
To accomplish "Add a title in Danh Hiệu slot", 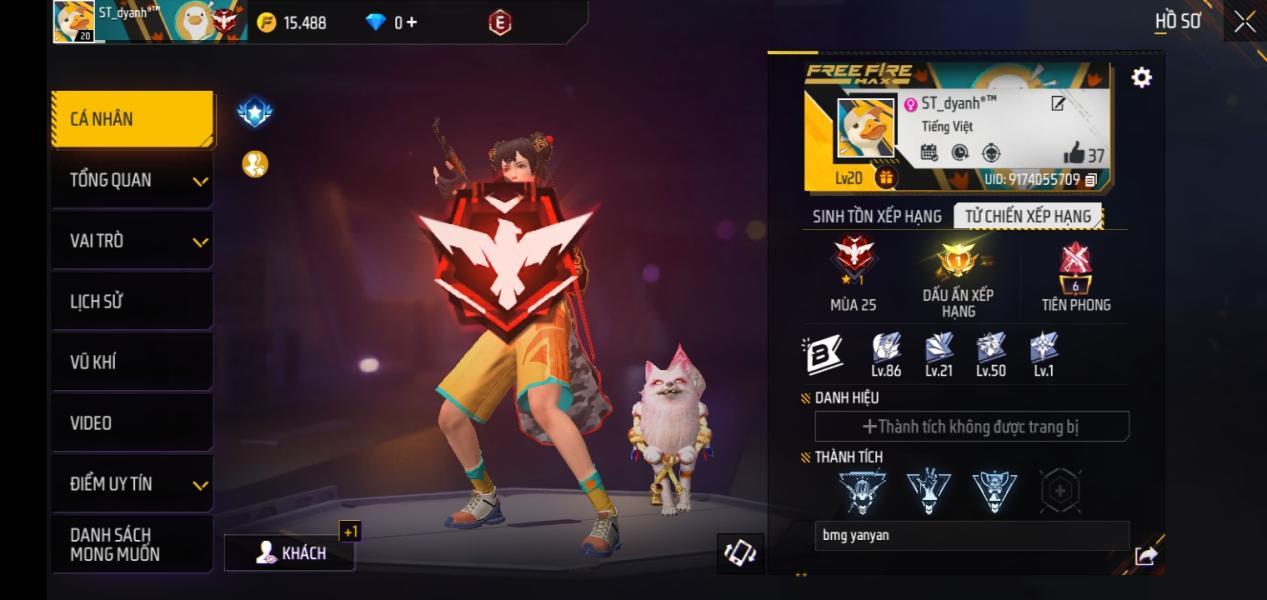I will (971, 427).
